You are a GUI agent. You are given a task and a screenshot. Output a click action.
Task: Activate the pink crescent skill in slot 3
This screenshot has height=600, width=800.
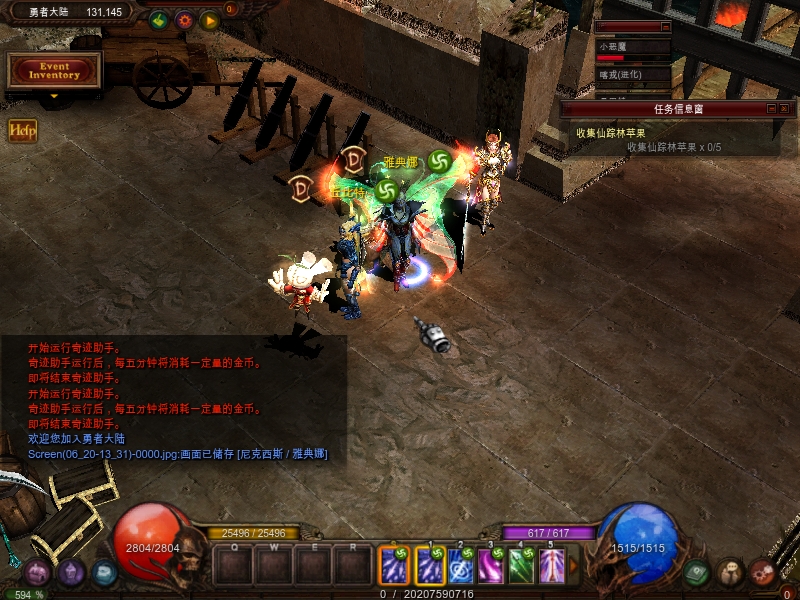pos(491,567)
